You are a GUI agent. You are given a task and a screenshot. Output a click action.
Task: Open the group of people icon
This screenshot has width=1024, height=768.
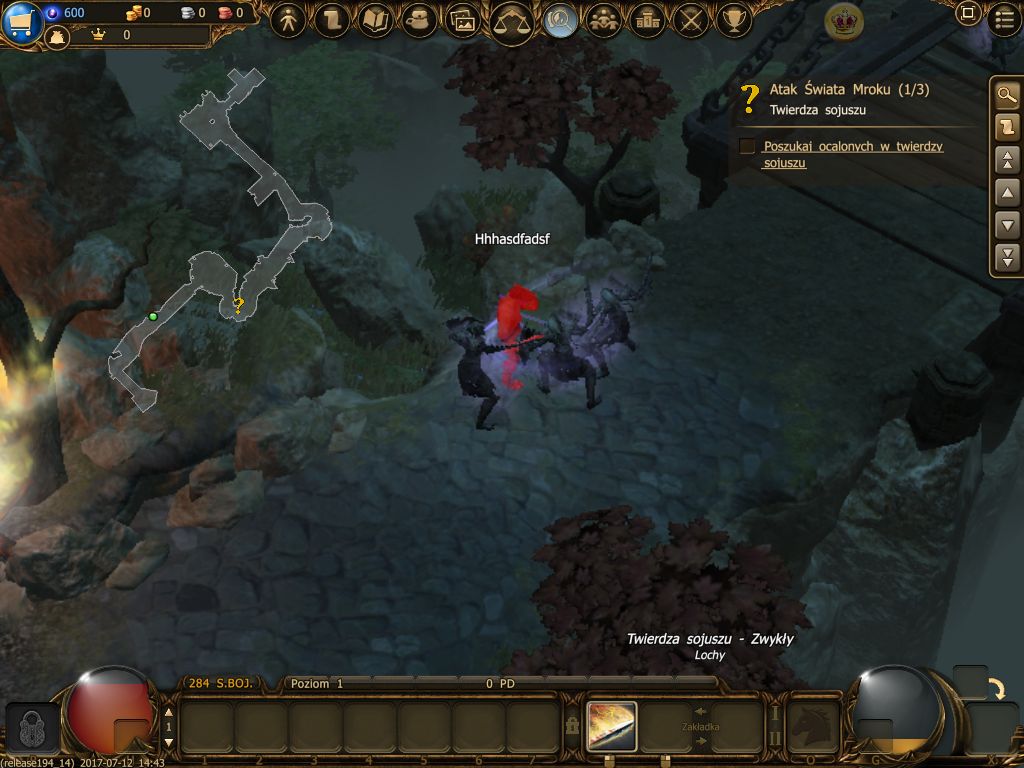click(603, 19)
